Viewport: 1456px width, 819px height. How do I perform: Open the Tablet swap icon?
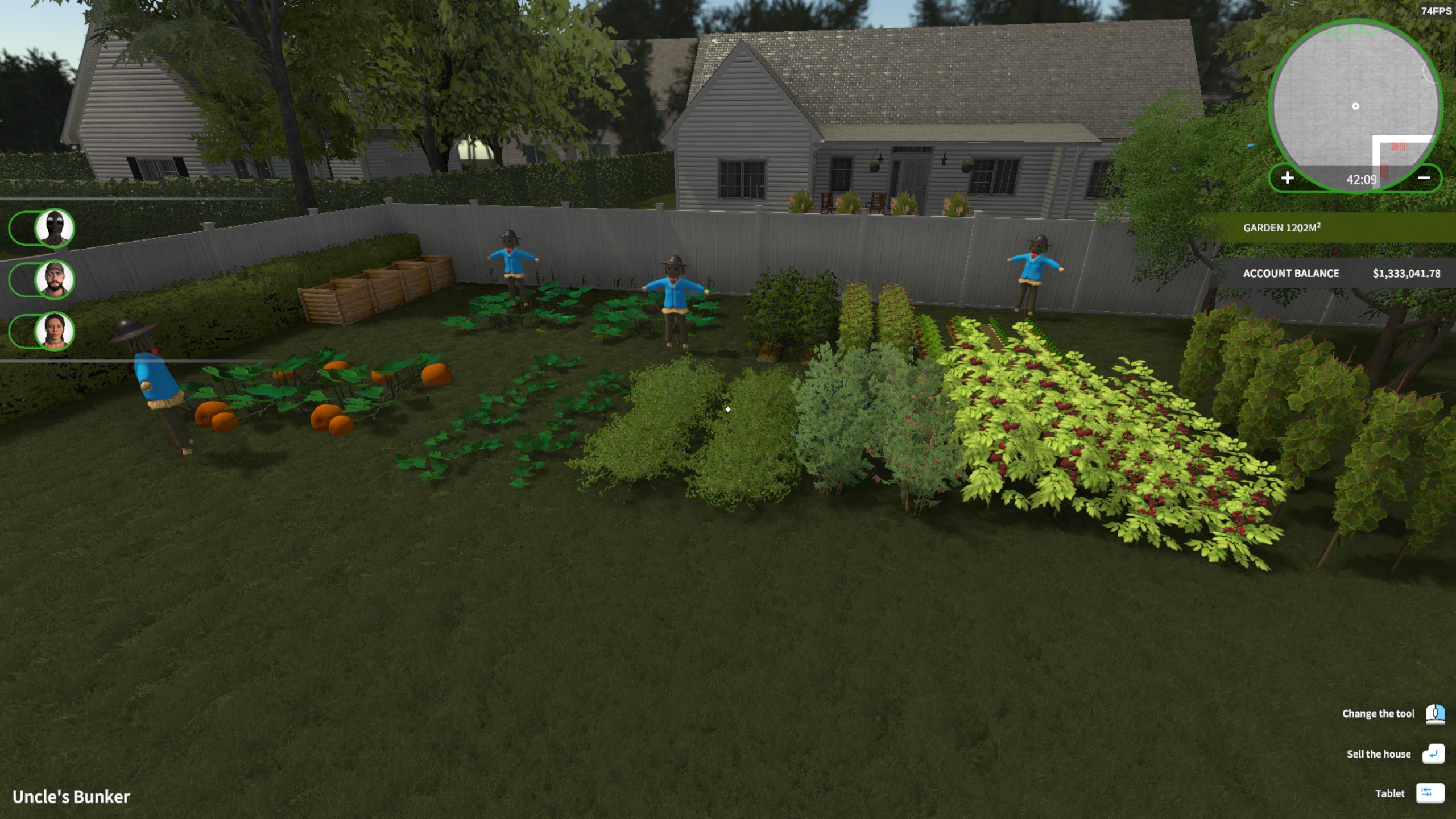(1431, 793)
